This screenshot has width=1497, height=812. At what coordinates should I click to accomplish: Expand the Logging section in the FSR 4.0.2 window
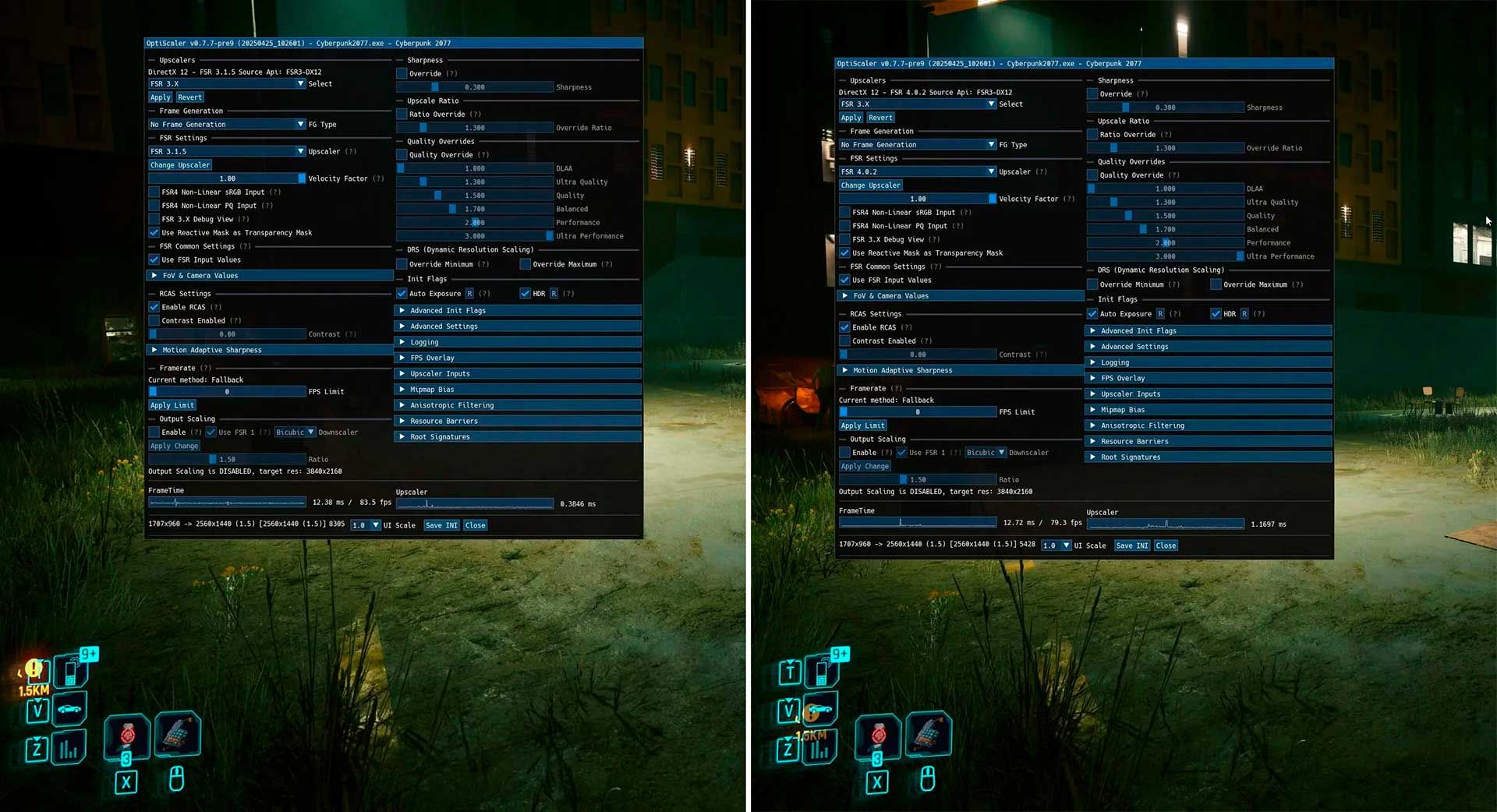click(1115, 362)
